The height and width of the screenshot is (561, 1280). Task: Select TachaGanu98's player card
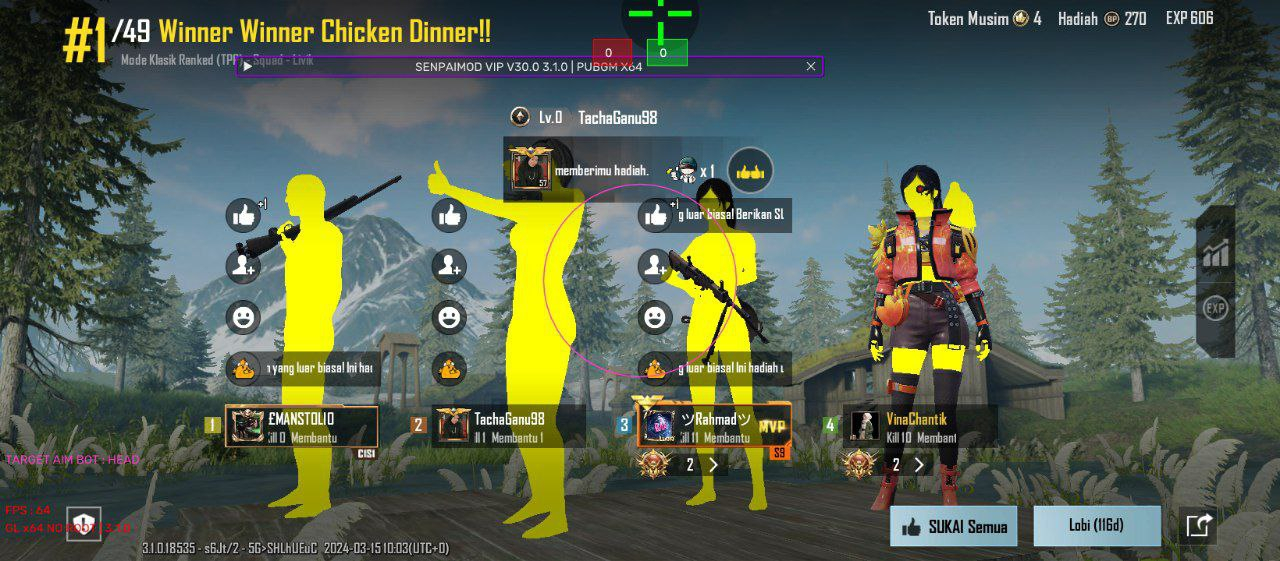(x=509, y=427)
